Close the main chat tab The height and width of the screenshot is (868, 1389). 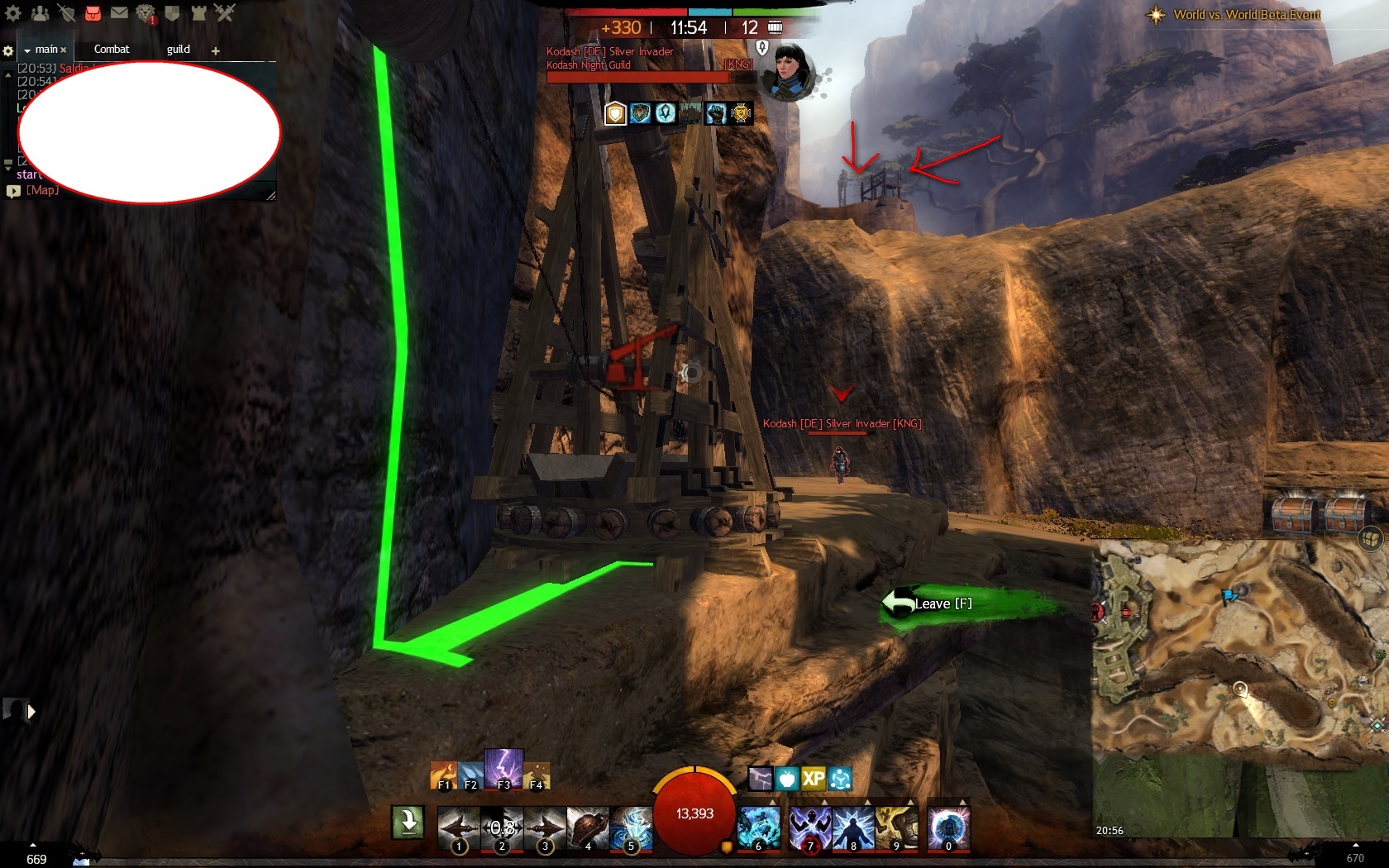[x=64, y=50]
